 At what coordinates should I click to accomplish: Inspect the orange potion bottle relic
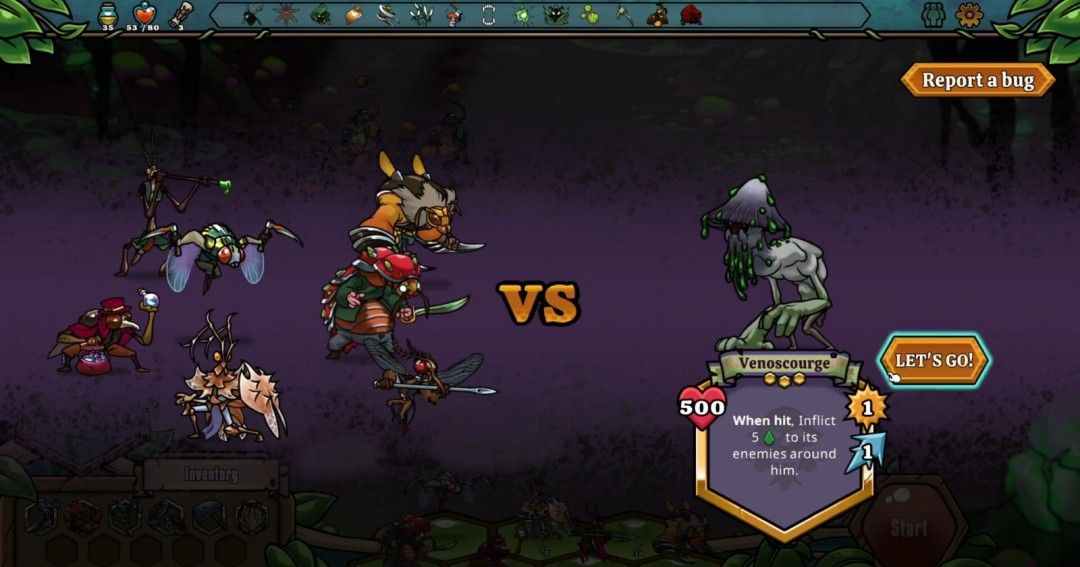tap(353, 14)
